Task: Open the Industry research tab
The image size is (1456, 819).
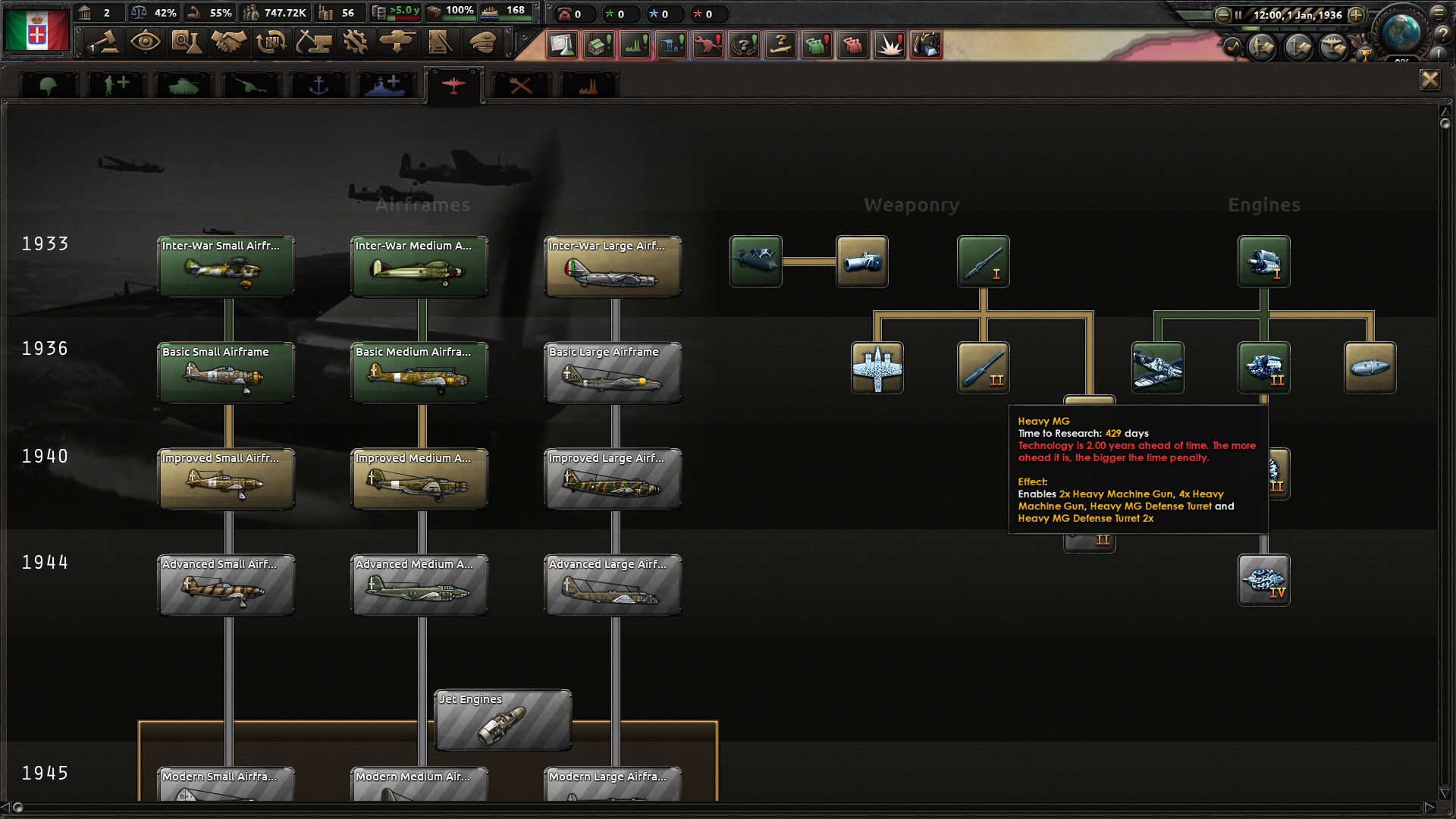Action: point(586,83)
